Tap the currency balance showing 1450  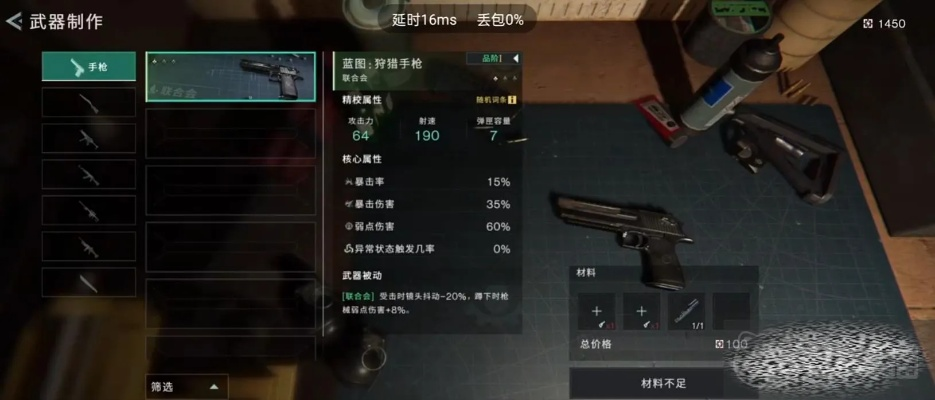(884, 24)
